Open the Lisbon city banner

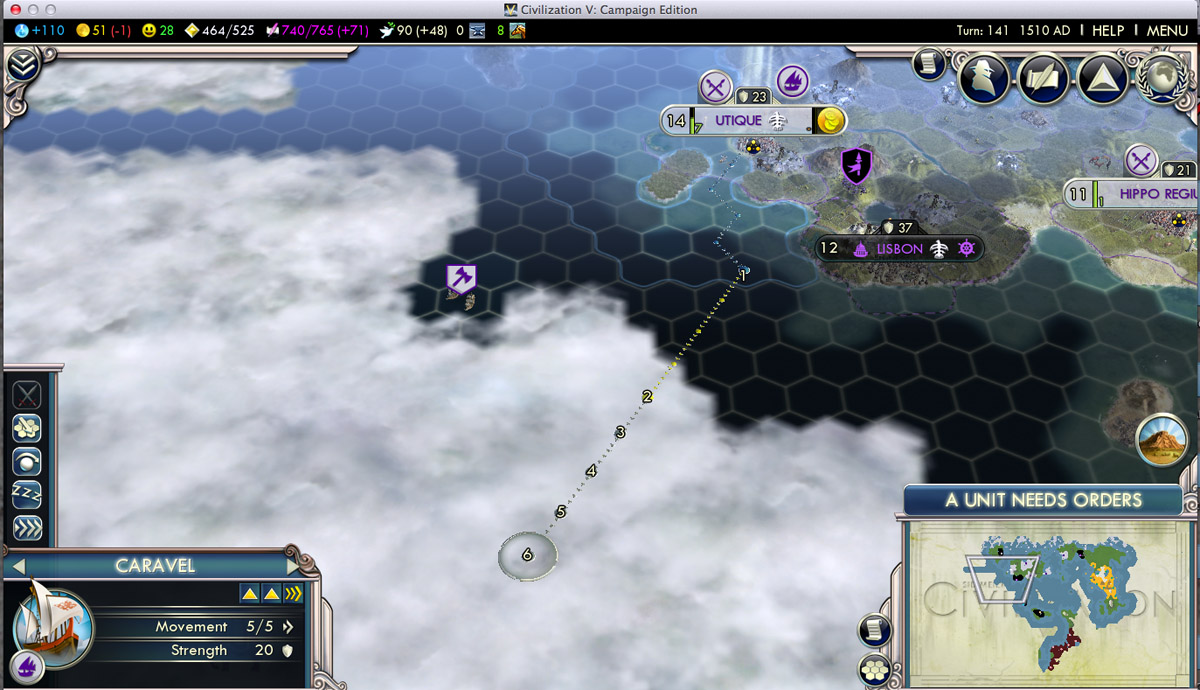tap(898, 248)
